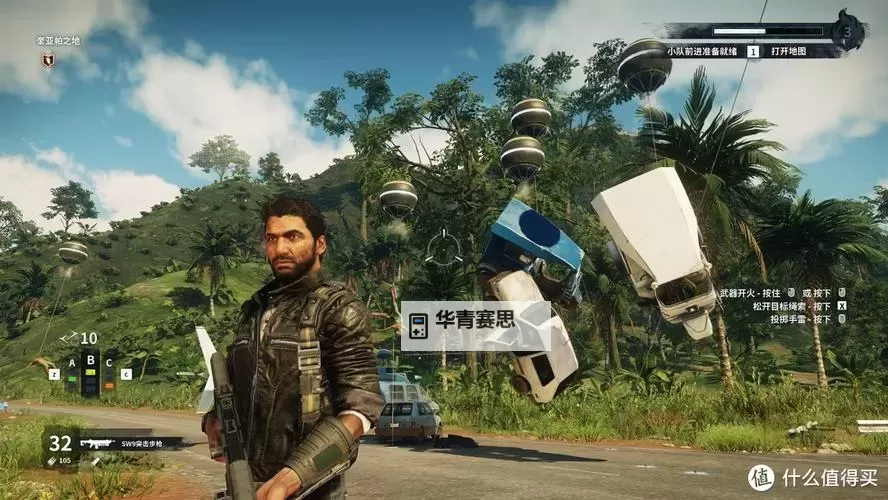Image resolution: width=888 pixels, height=500 pixels.
Task: Click the shield region marker icon
Action: [x=47, y=61]
